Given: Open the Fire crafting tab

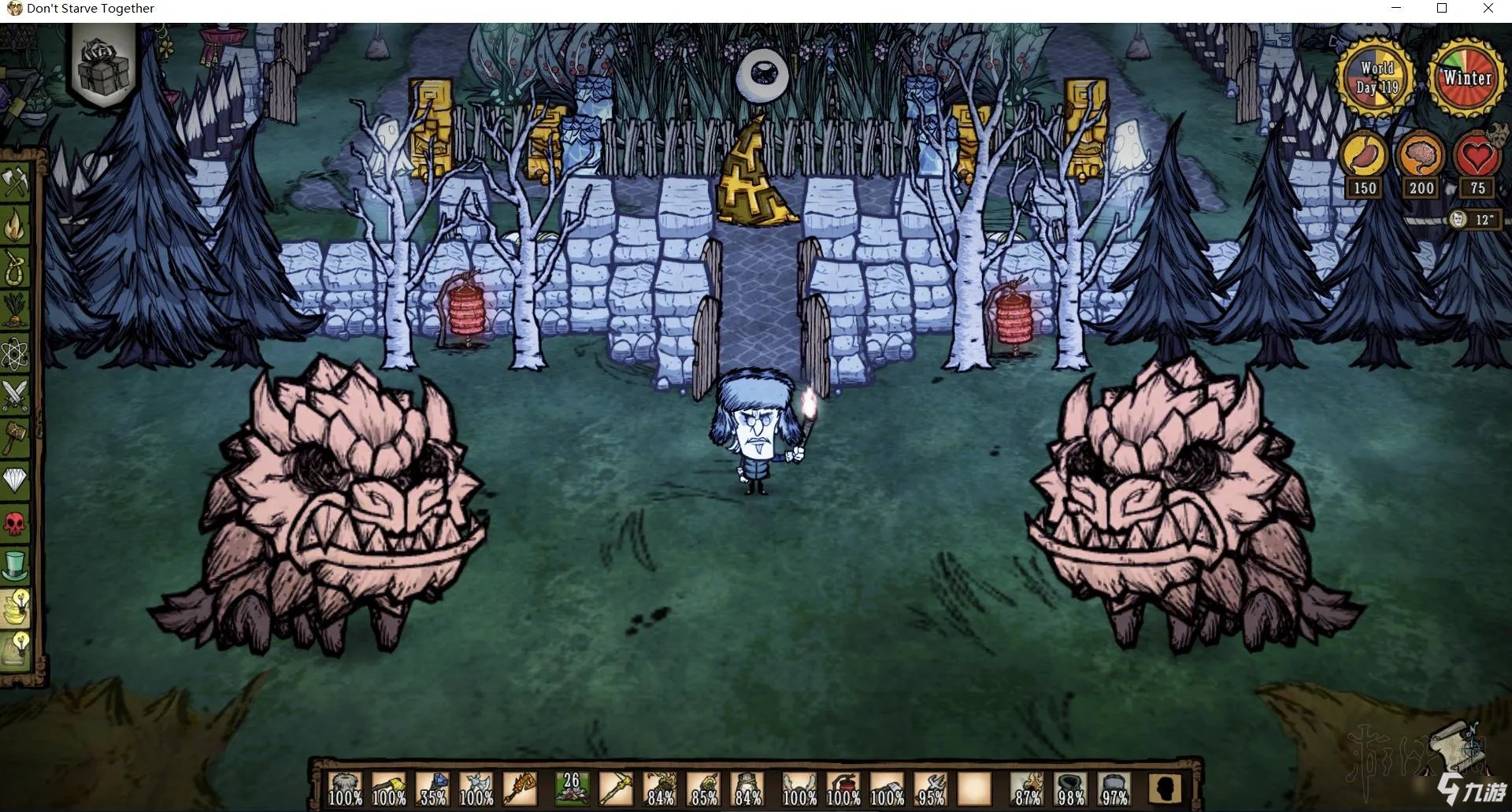Looking at the screenshot, I should point(15,225).
